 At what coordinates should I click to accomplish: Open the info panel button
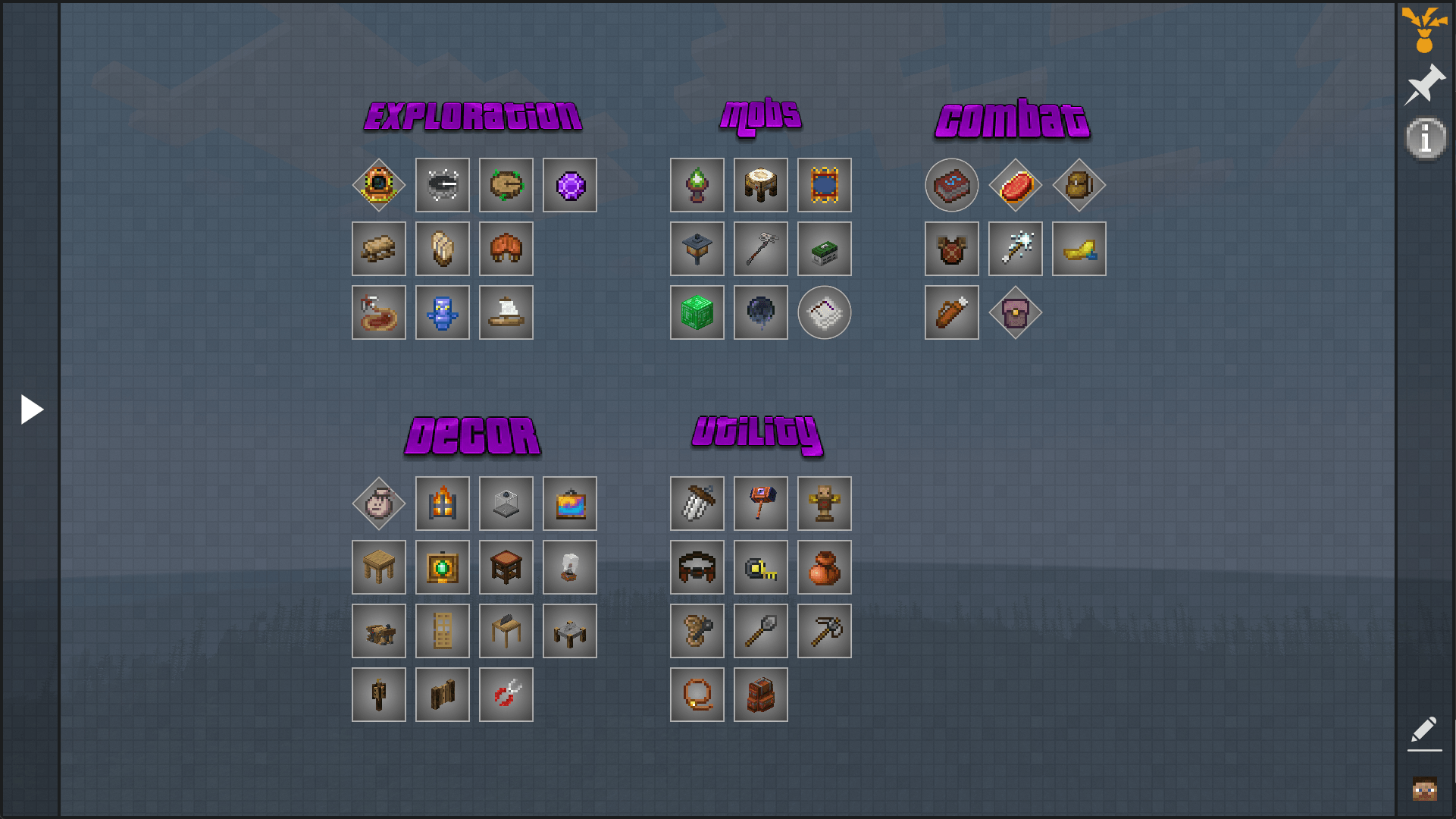tap(1425, 138)
